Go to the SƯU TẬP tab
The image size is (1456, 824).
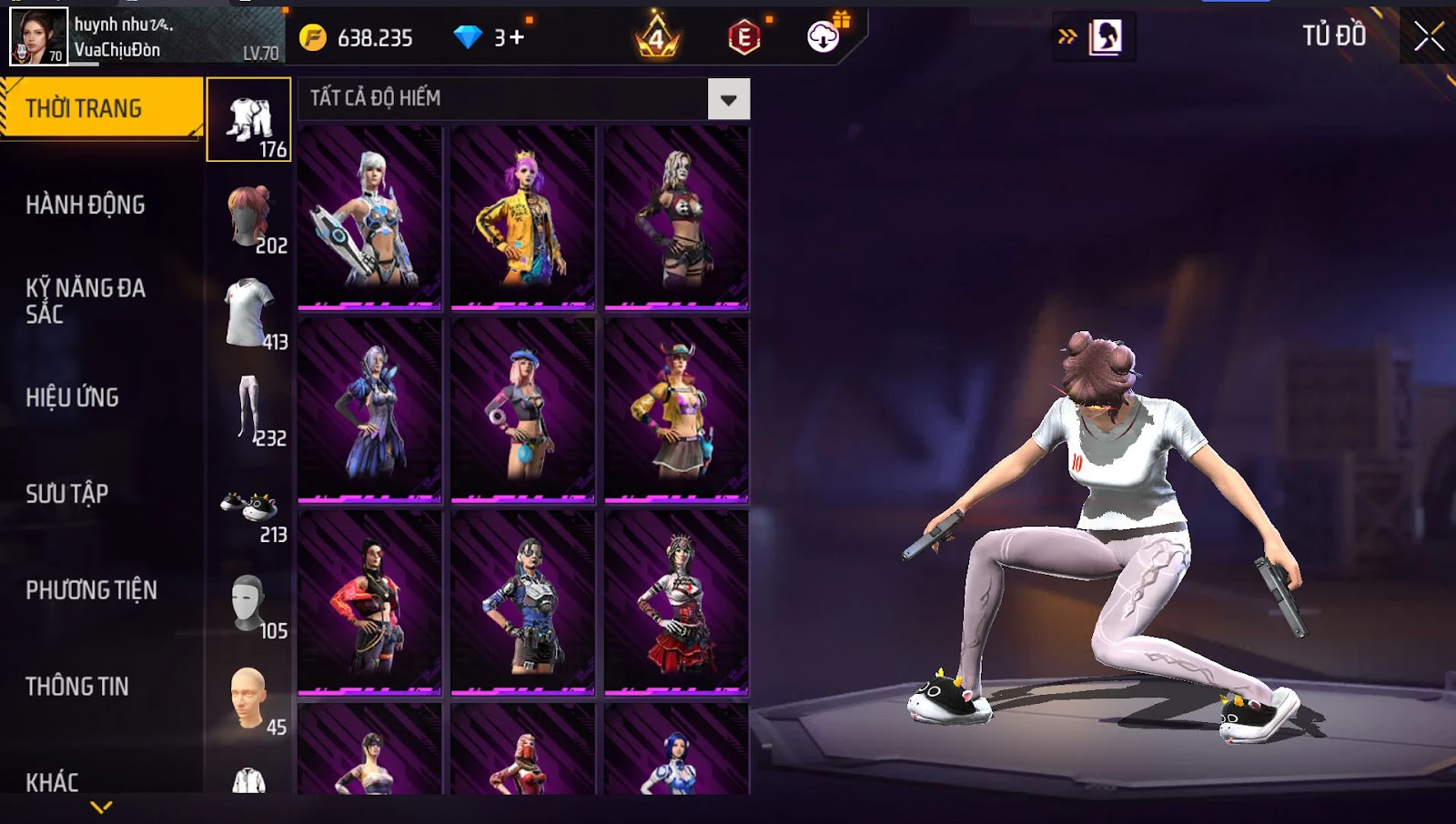click(x=67, y=494)
